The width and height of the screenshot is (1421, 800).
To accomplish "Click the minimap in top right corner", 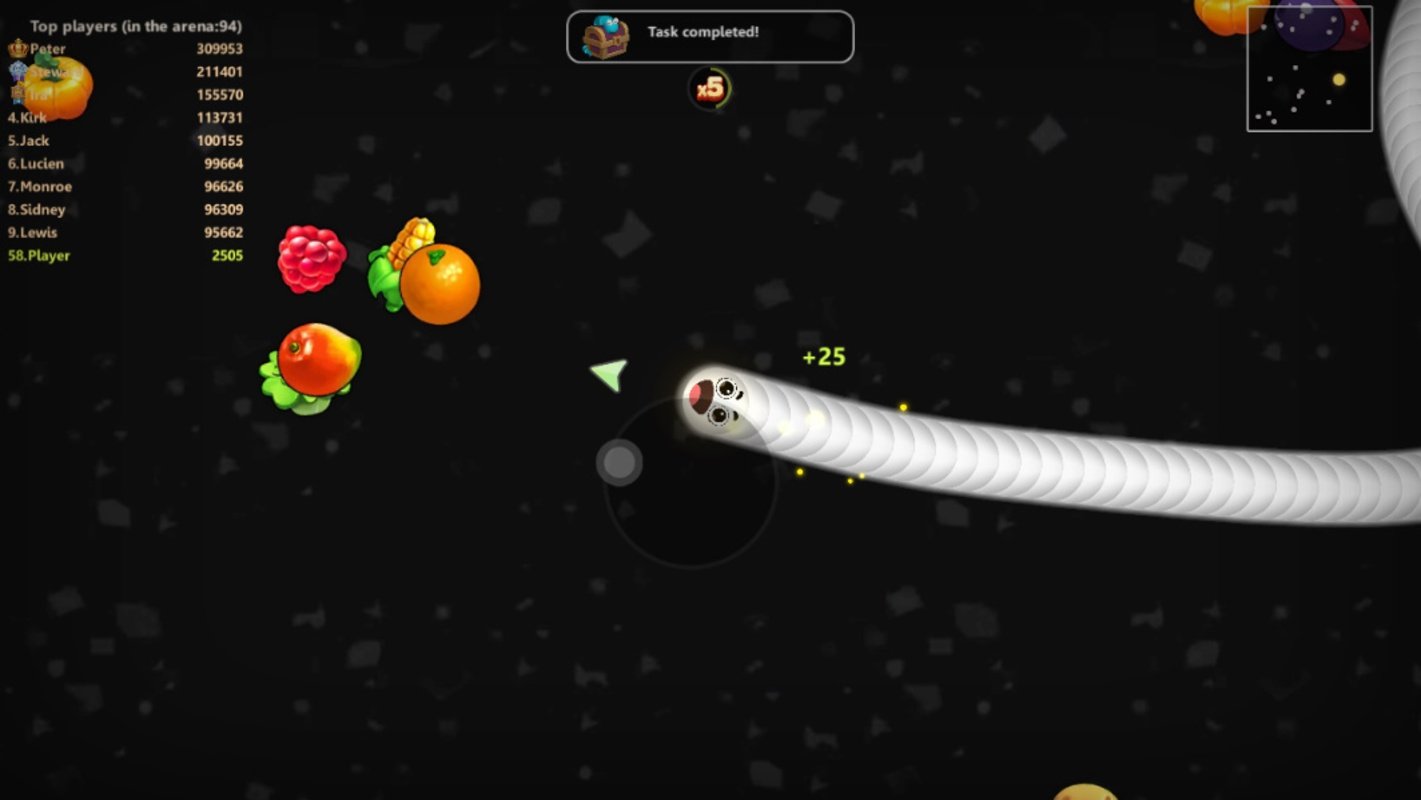I will 1309,68.
